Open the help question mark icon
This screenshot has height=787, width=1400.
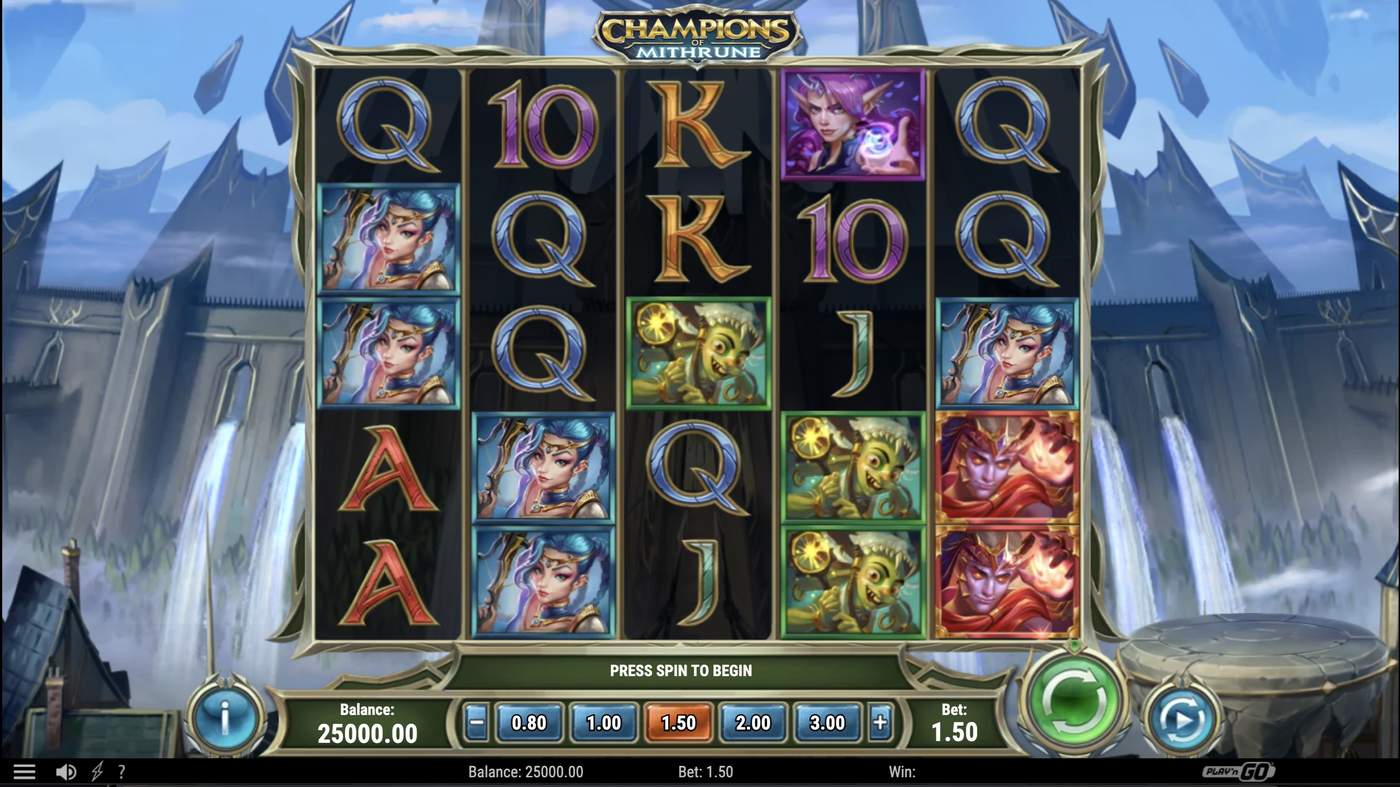click(122, 770)
